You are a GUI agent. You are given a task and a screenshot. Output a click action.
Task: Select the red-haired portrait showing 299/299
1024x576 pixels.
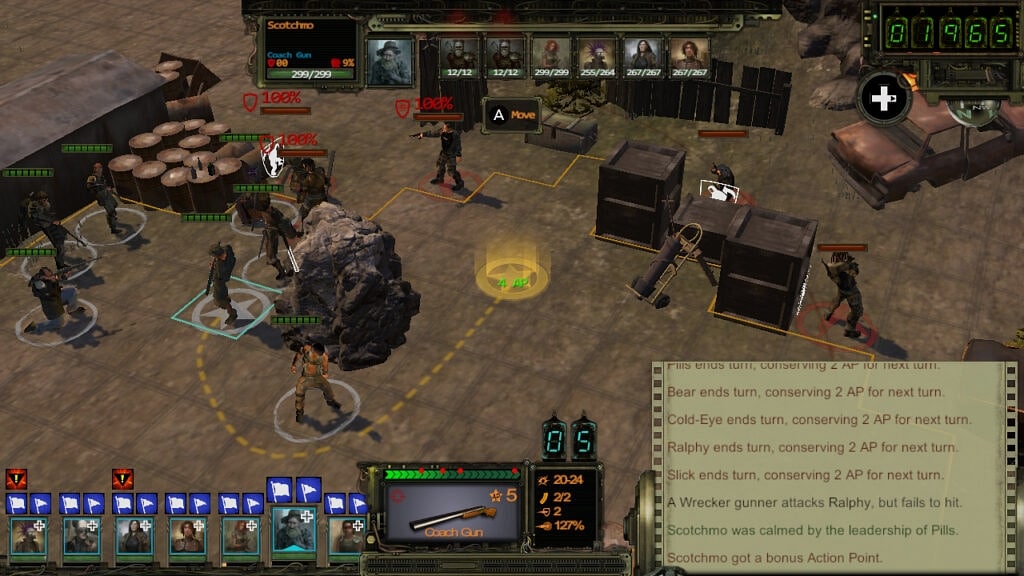click(551, 54)
